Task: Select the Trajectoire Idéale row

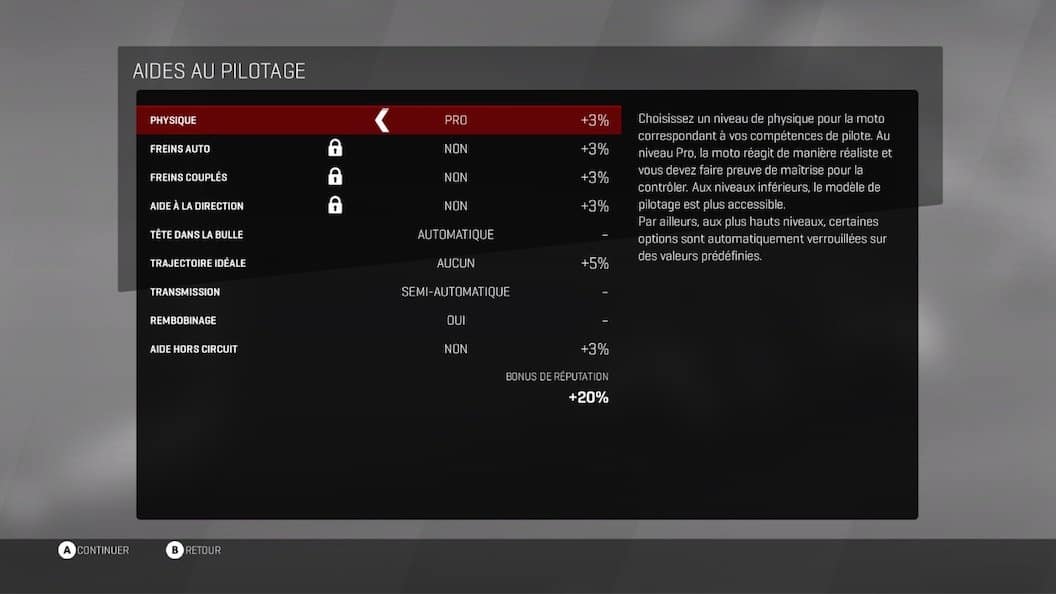Action: (x=378, y=264)
